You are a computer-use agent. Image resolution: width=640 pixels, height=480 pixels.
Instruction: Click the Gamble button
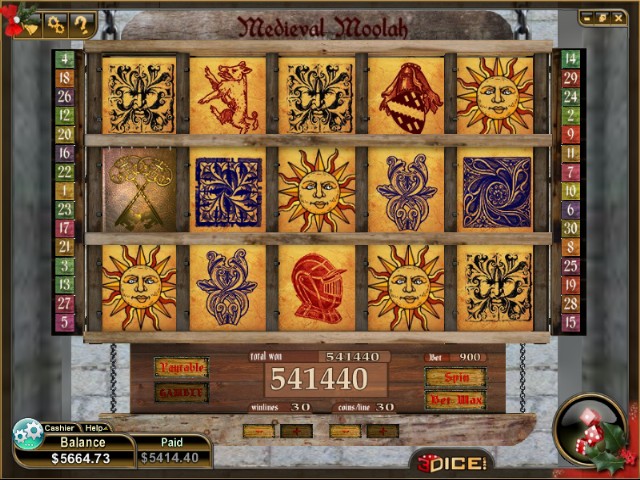181,392
